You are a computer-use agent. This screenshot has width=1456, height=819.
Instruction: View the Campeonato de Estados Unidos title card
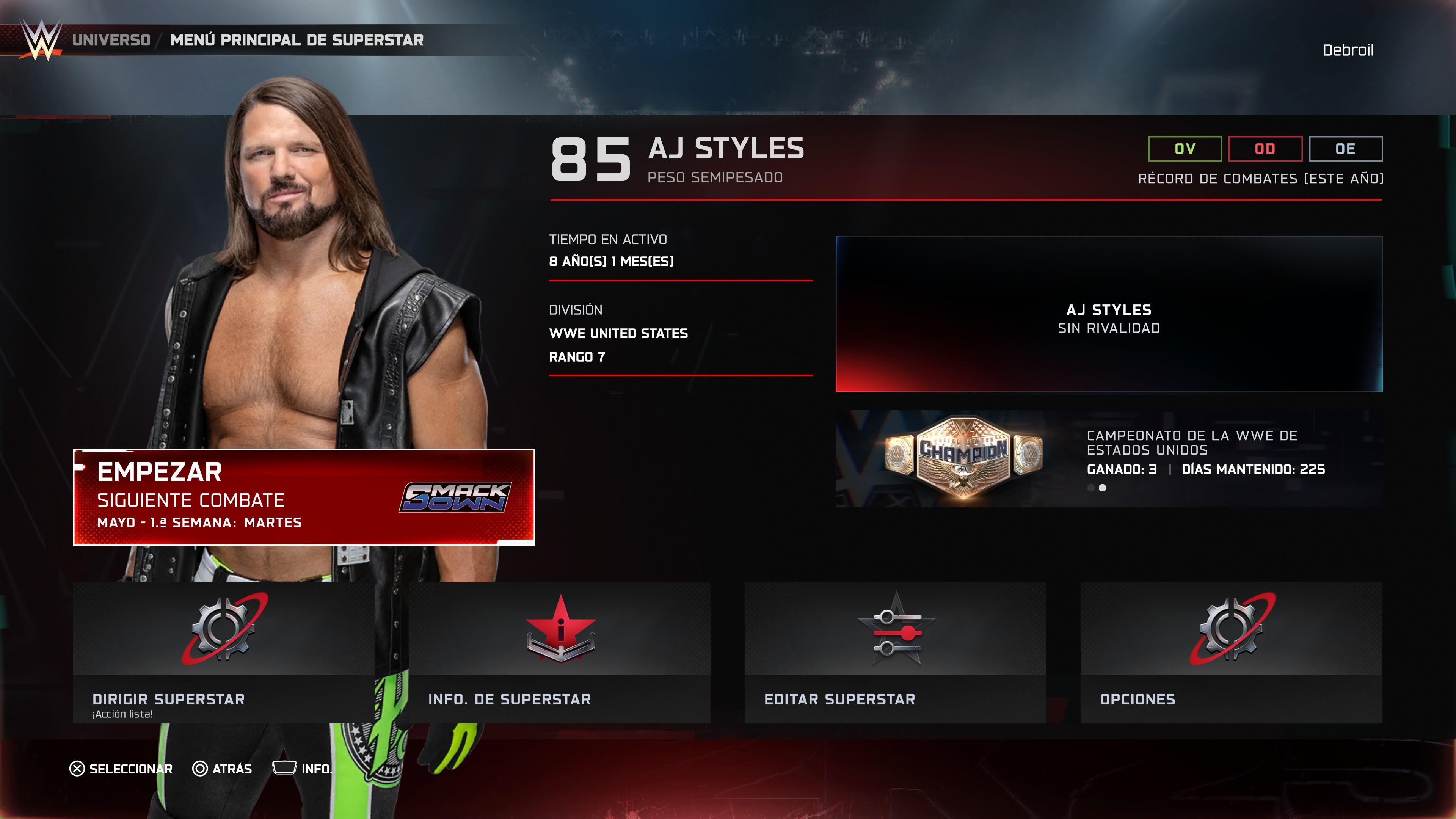(x=1109, y=459)
